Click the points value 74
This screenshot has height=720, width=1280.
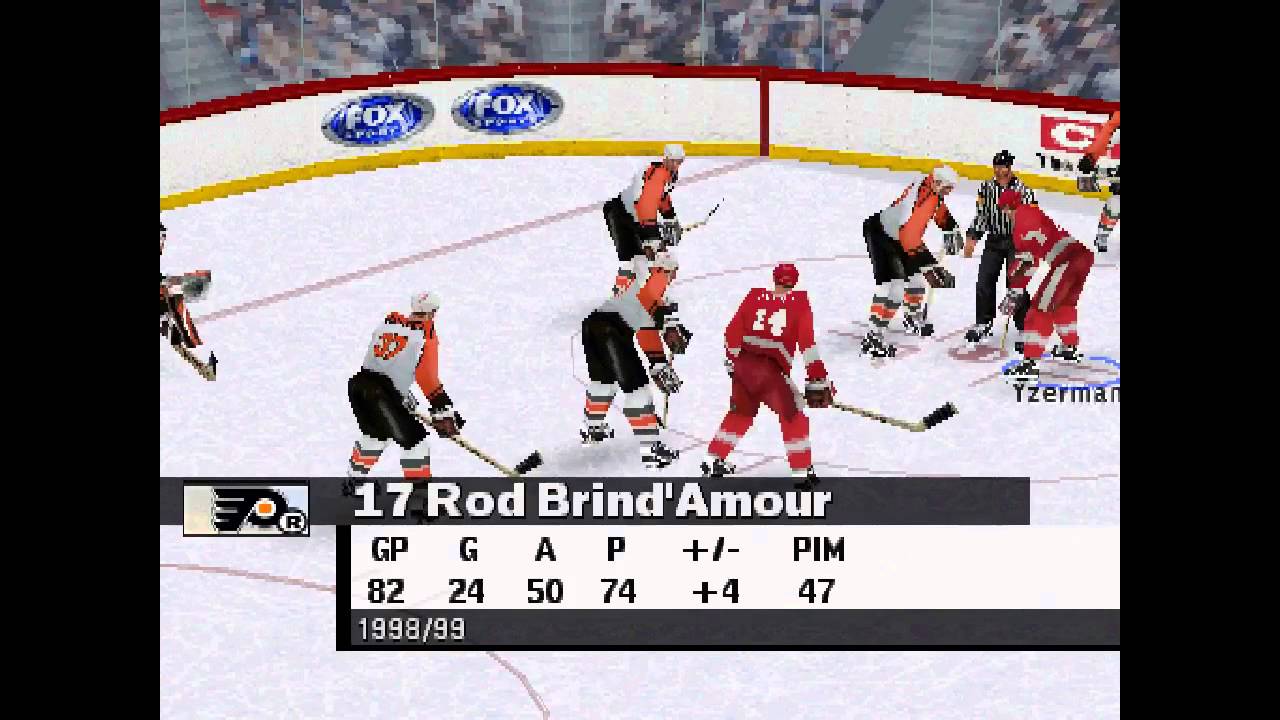click(617, 592)
